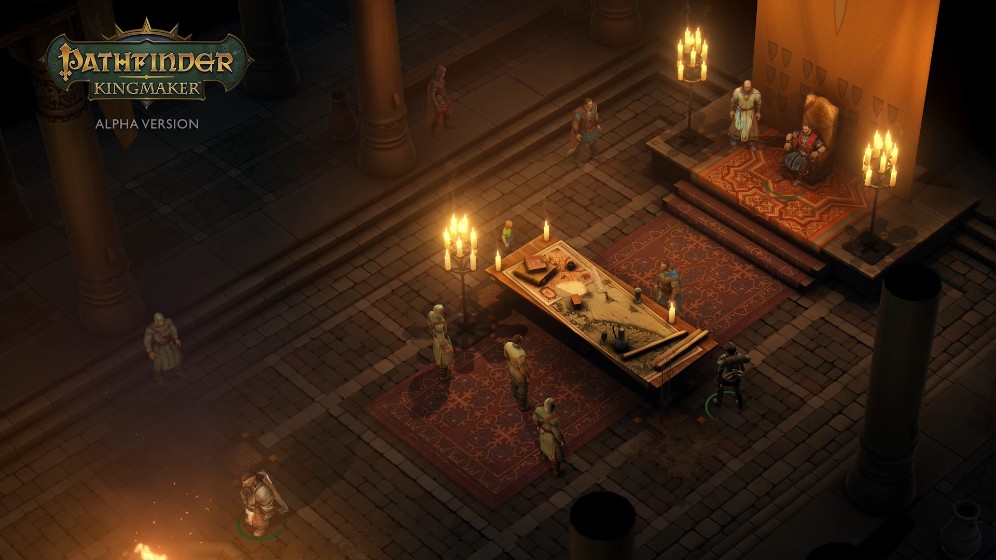Select the dark-clad party member beside the table
The image size is (996, 560).
730,376
